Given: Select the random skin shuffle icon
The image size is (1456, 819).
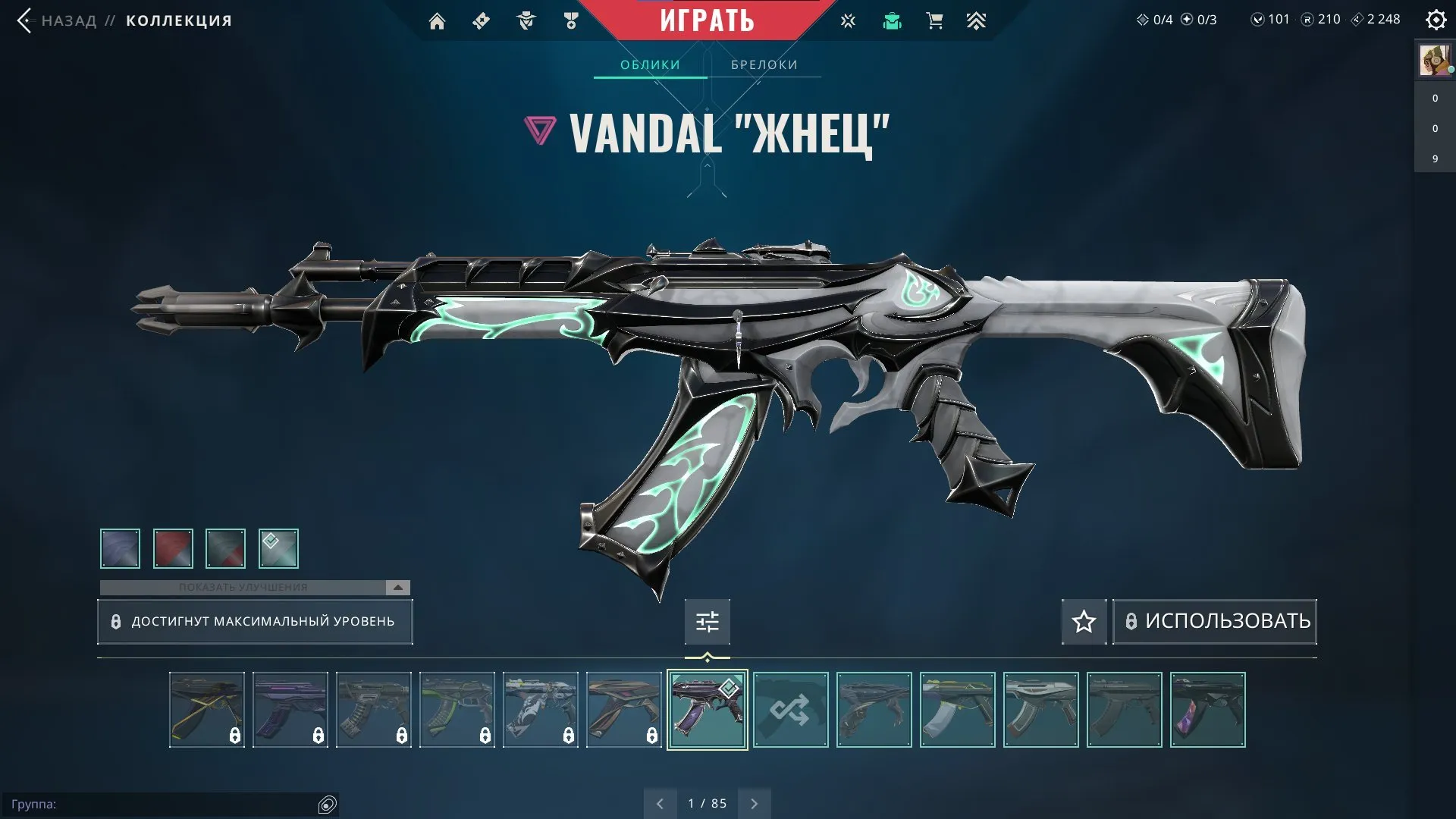Looking at the screenshot, I should [790, 710].
